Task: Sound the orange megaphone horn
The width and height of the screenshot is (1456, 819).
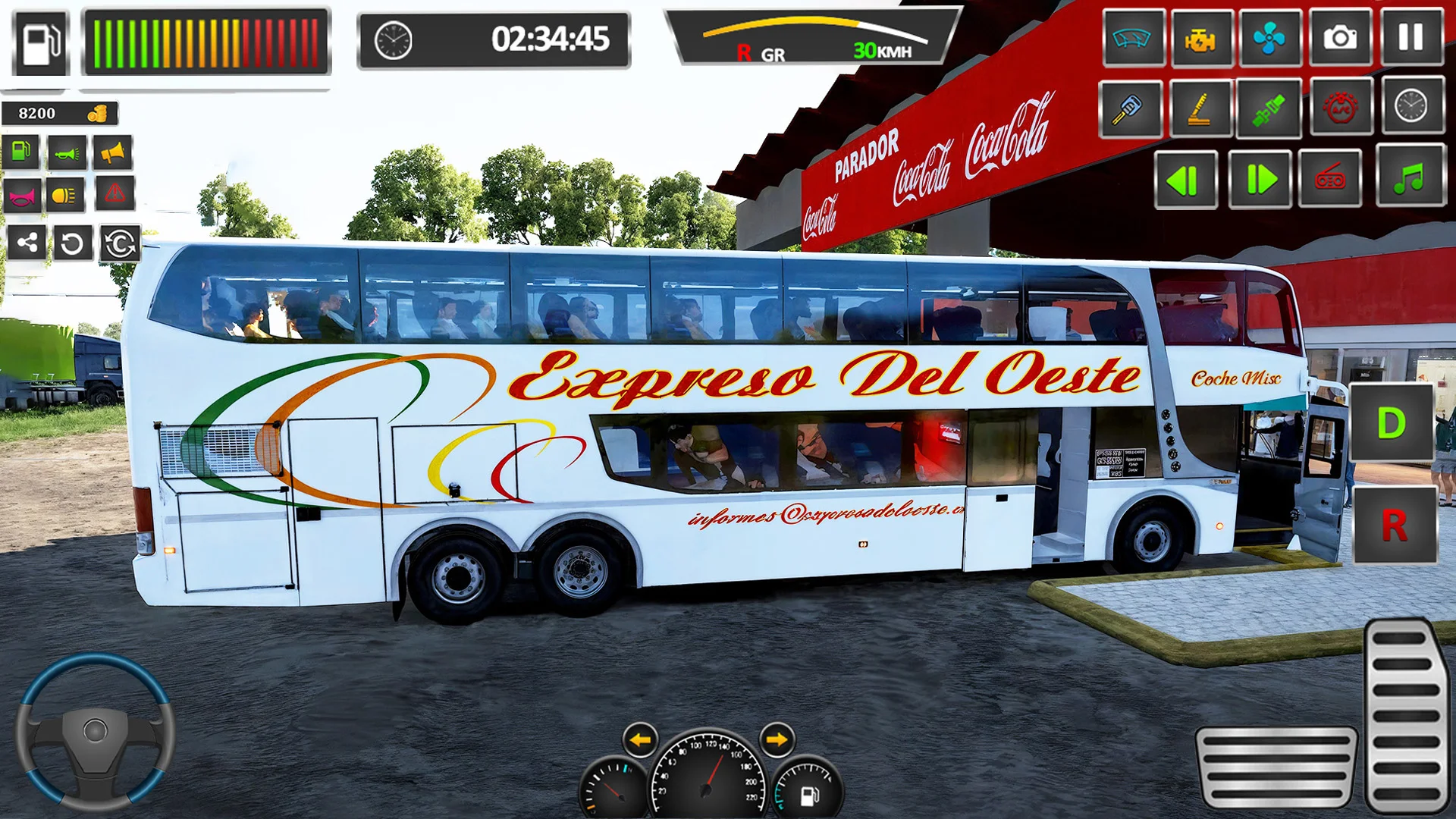Action: pos(112,153)
